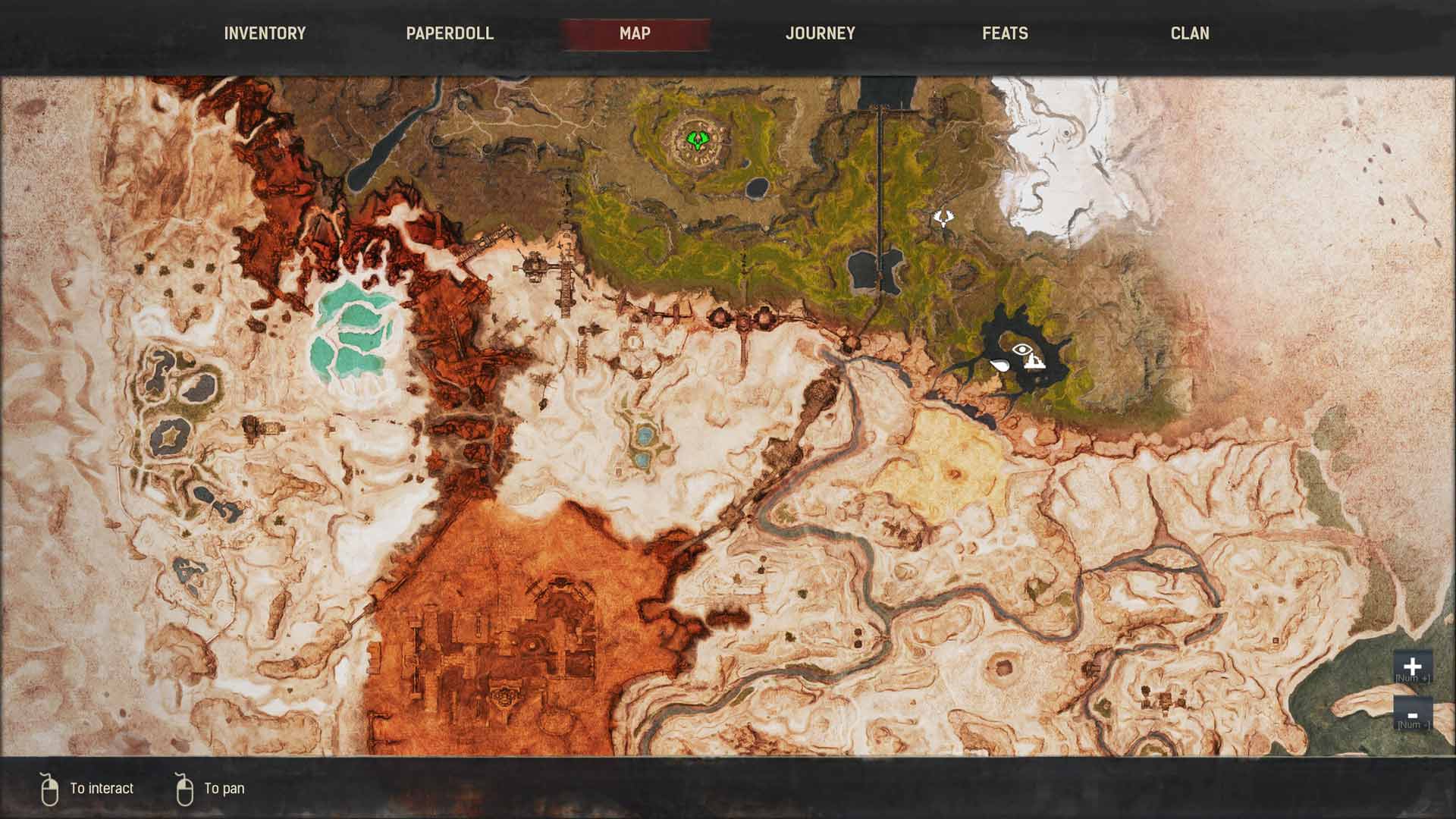Click the white antler map marker
This screenshot has height=819, width=1456.
click(x=943, y=218)
